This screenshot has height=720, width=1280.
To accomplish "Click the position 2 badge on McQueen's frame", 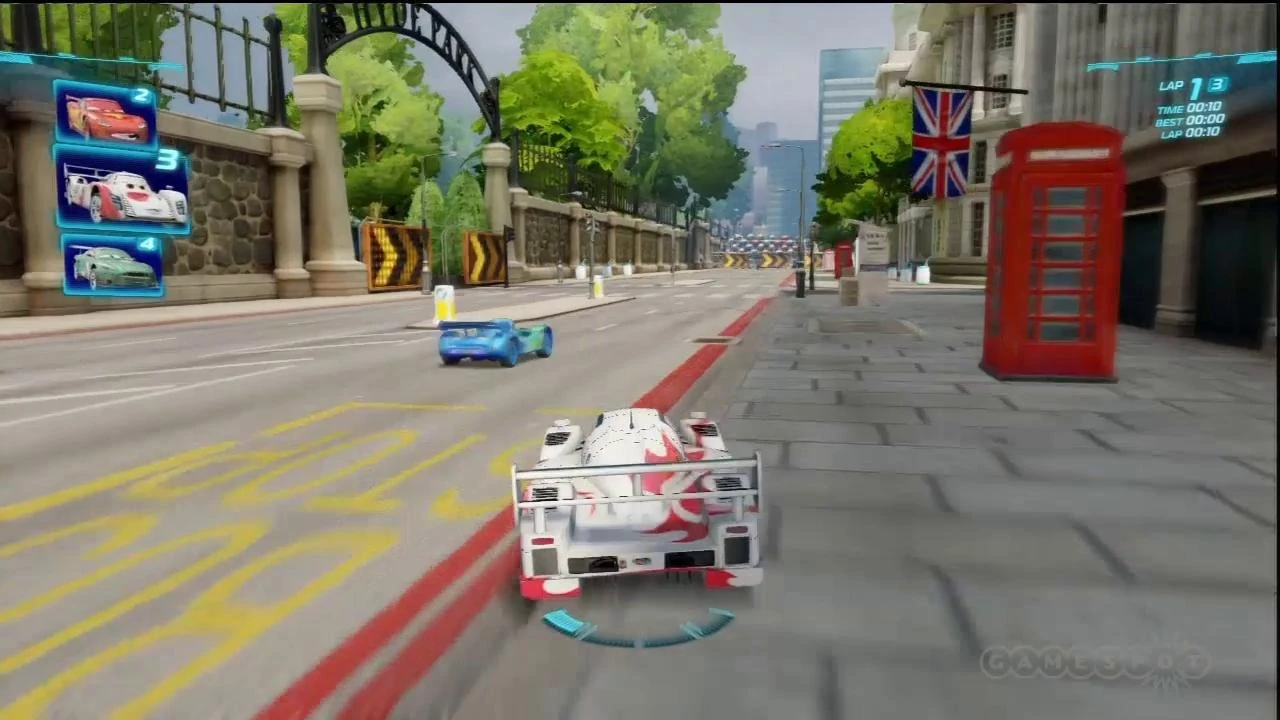I will [x=142, y=97].
